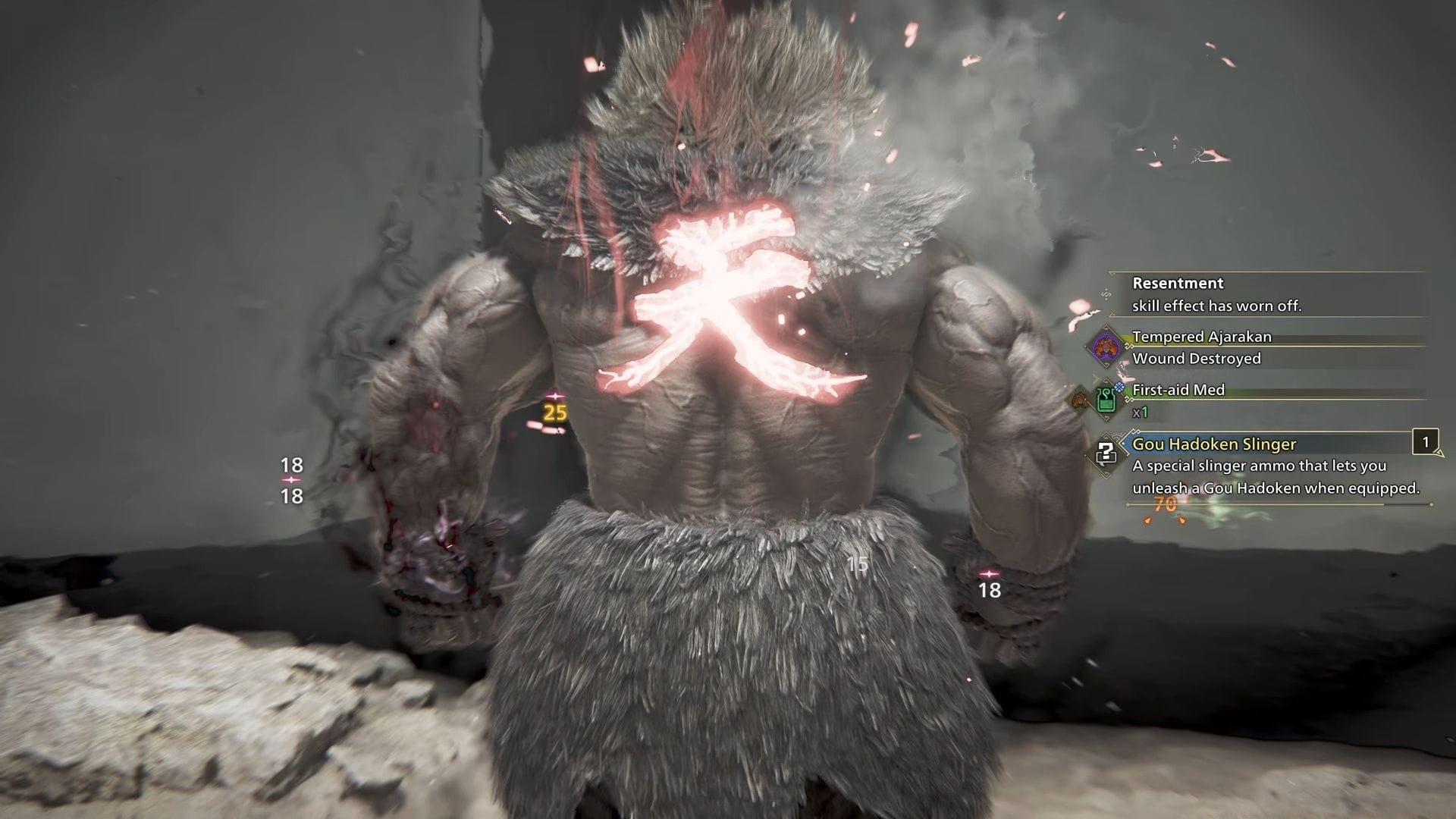Select the Gou Hadoken Slinger notification
The height and width of the screenshot is (819, 1456).
coord(1274,466)
